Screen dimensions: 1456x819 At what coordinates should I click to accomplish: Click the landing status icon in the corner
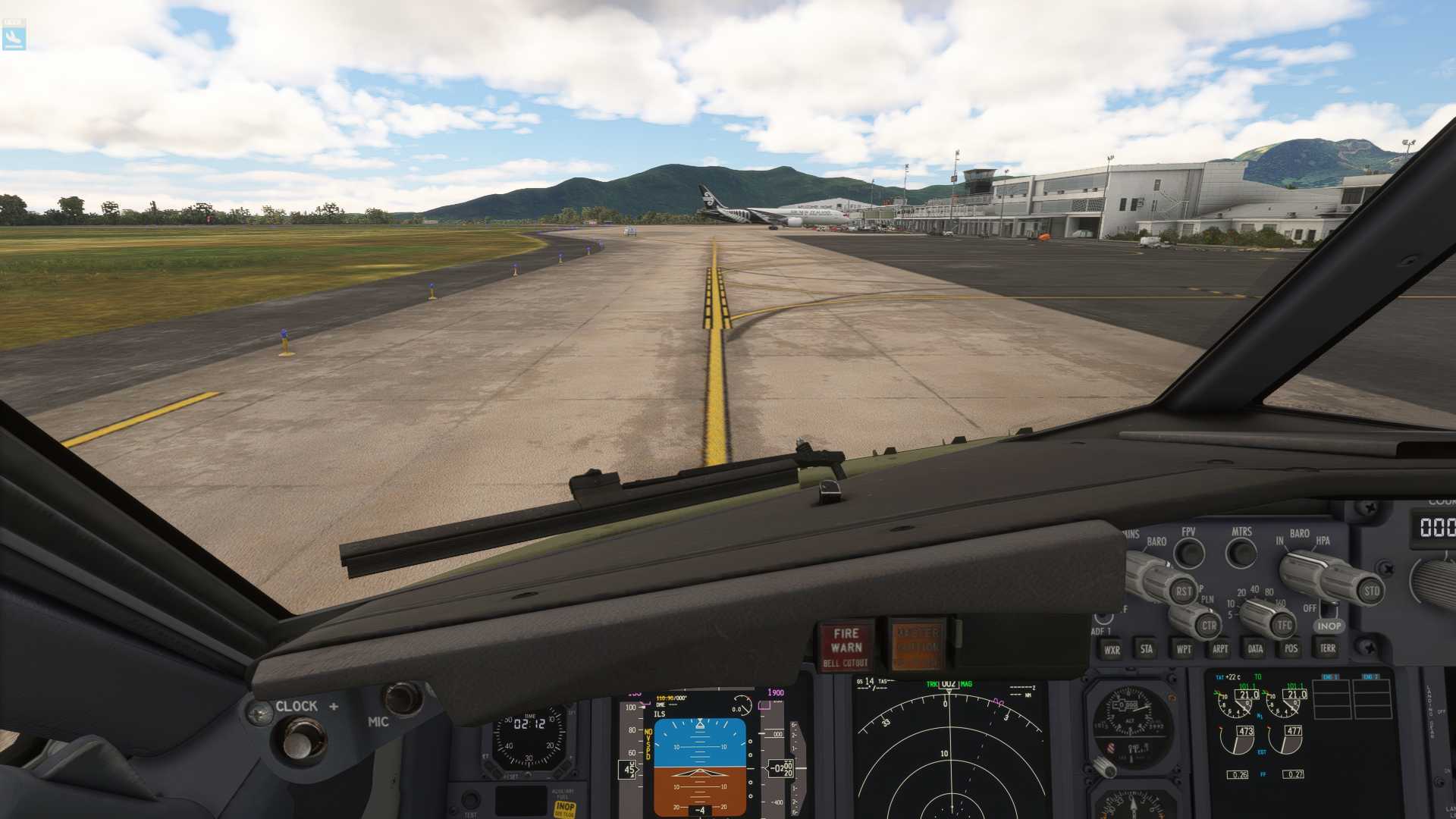14,36
